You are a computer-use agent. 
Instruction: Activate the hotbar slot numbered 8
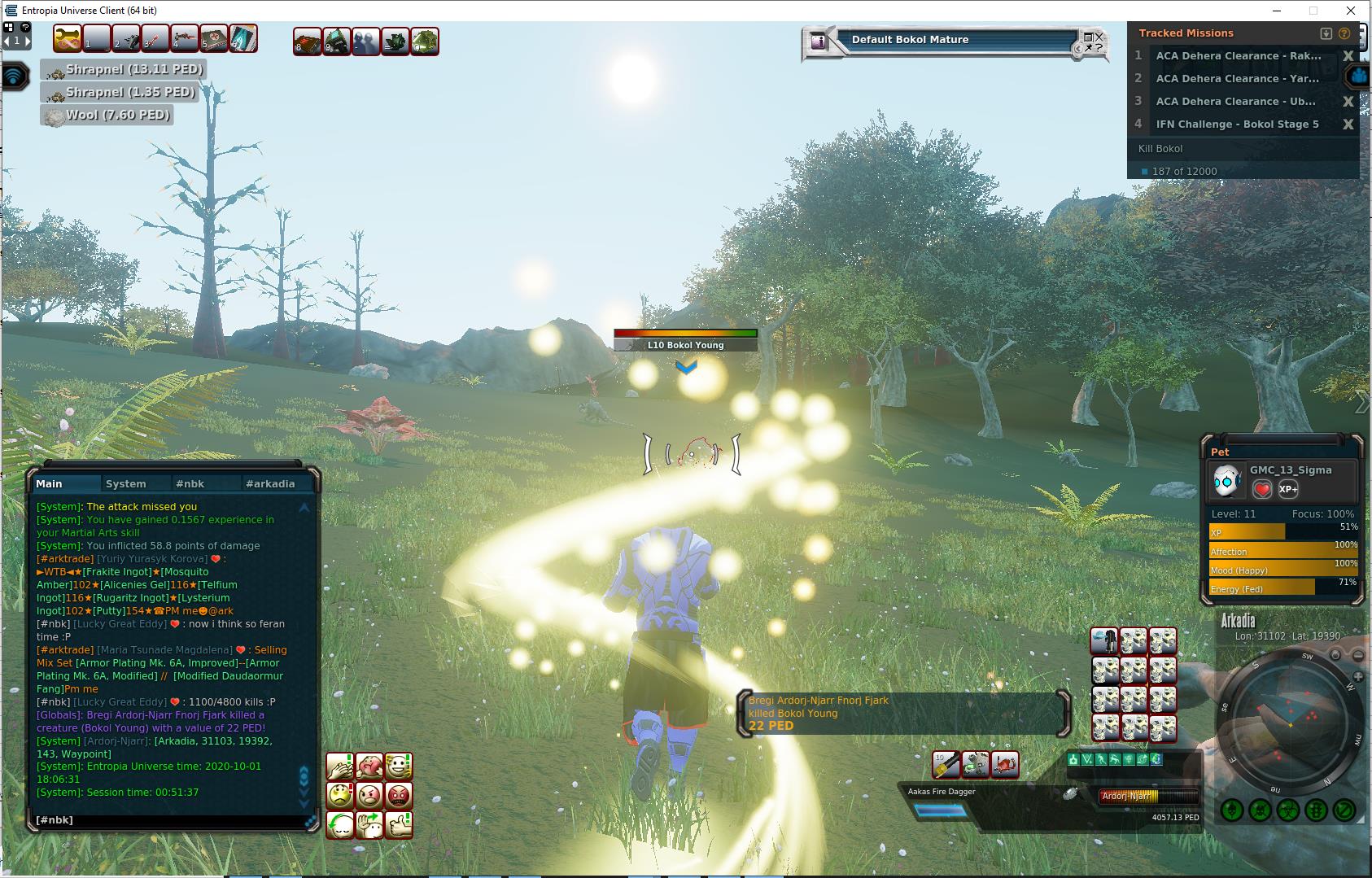307,41
